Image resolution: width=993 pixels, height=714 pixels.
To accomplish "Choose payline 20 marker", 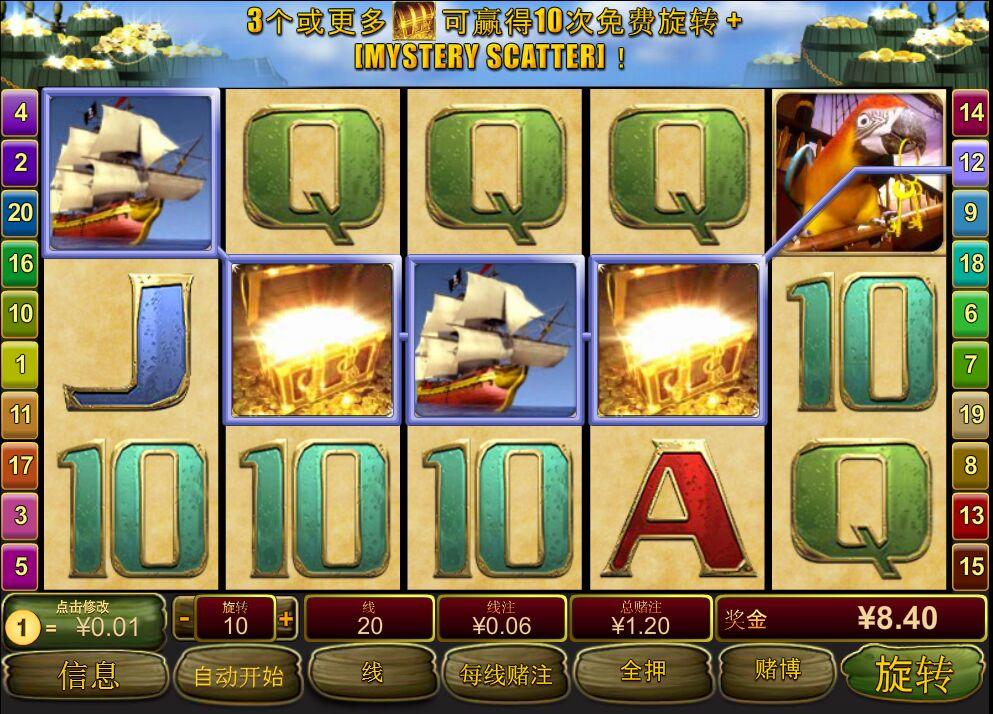I will point(20,213).
